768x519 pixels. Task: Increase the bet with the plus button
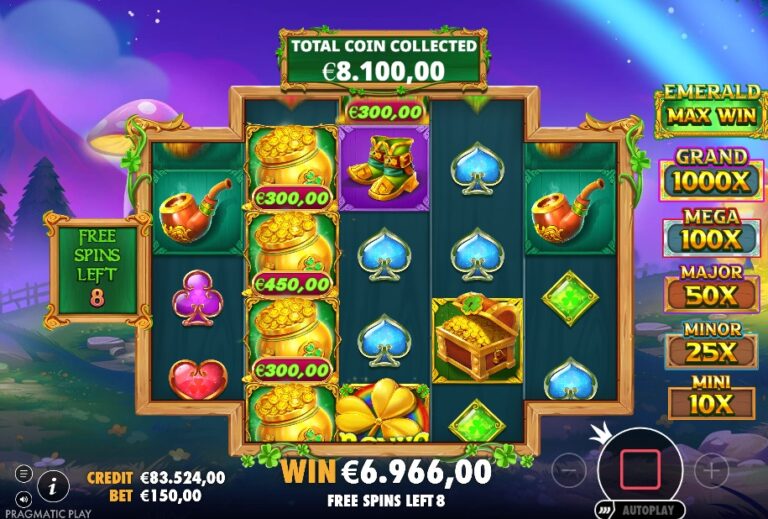(x=711, y=468)
